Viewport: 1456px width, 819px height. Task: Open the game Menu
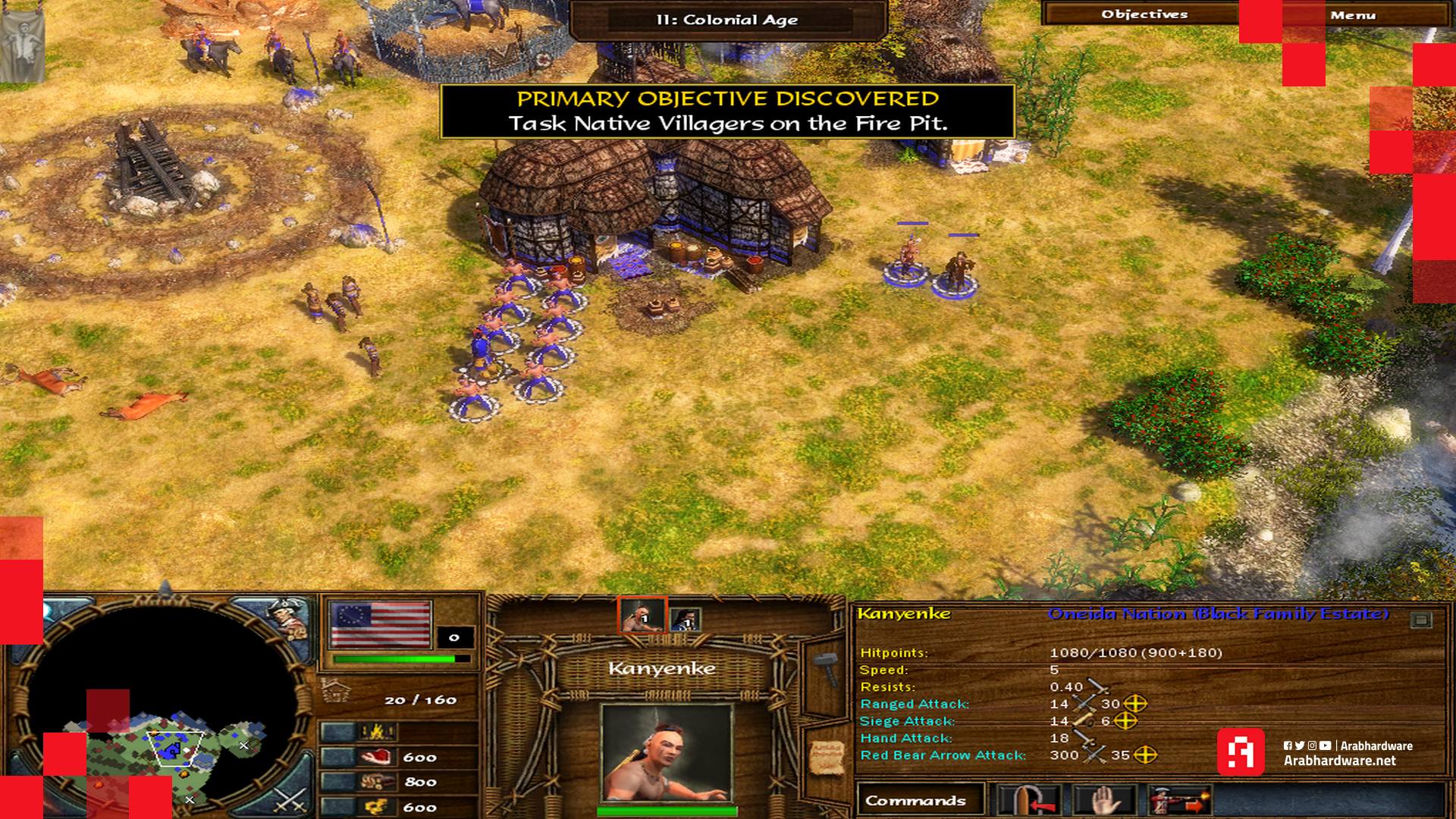(1352, 14)
